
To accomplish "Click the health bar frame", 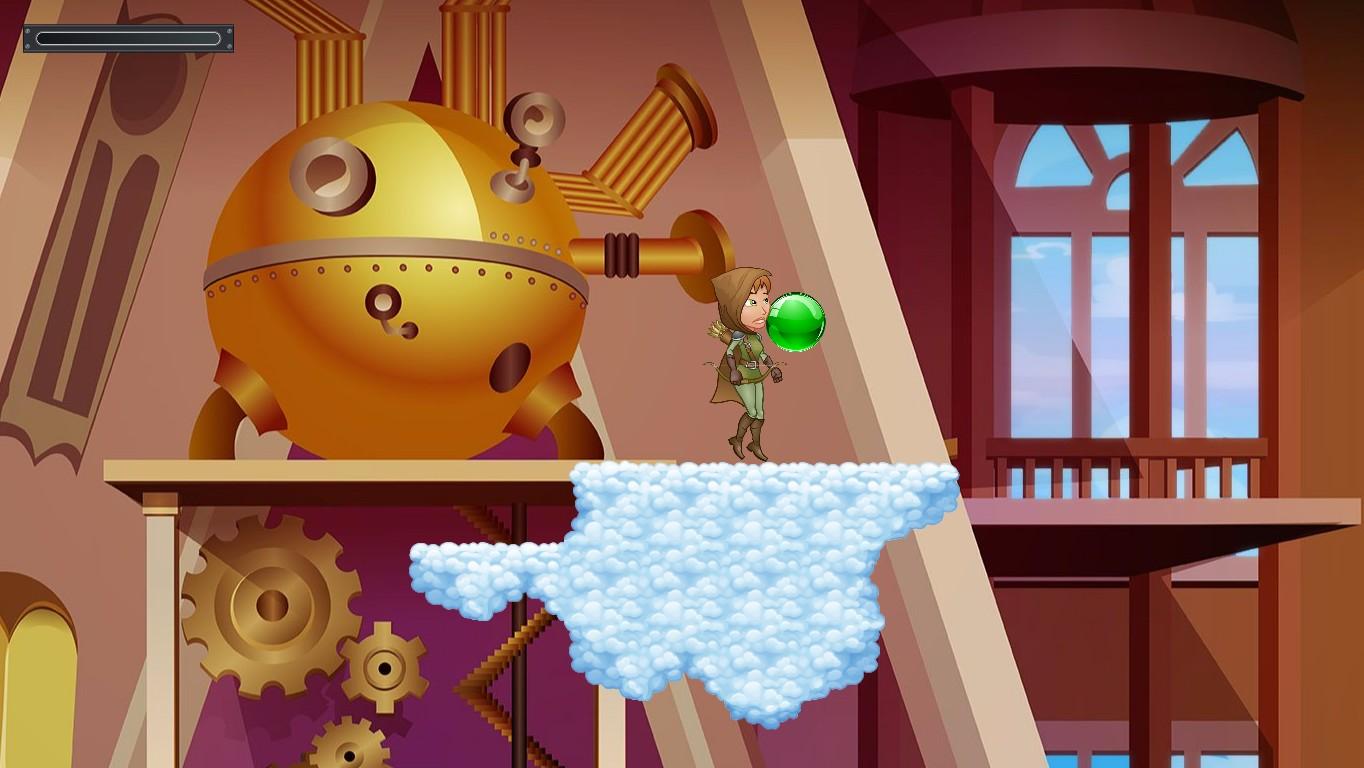I will 128,38.
